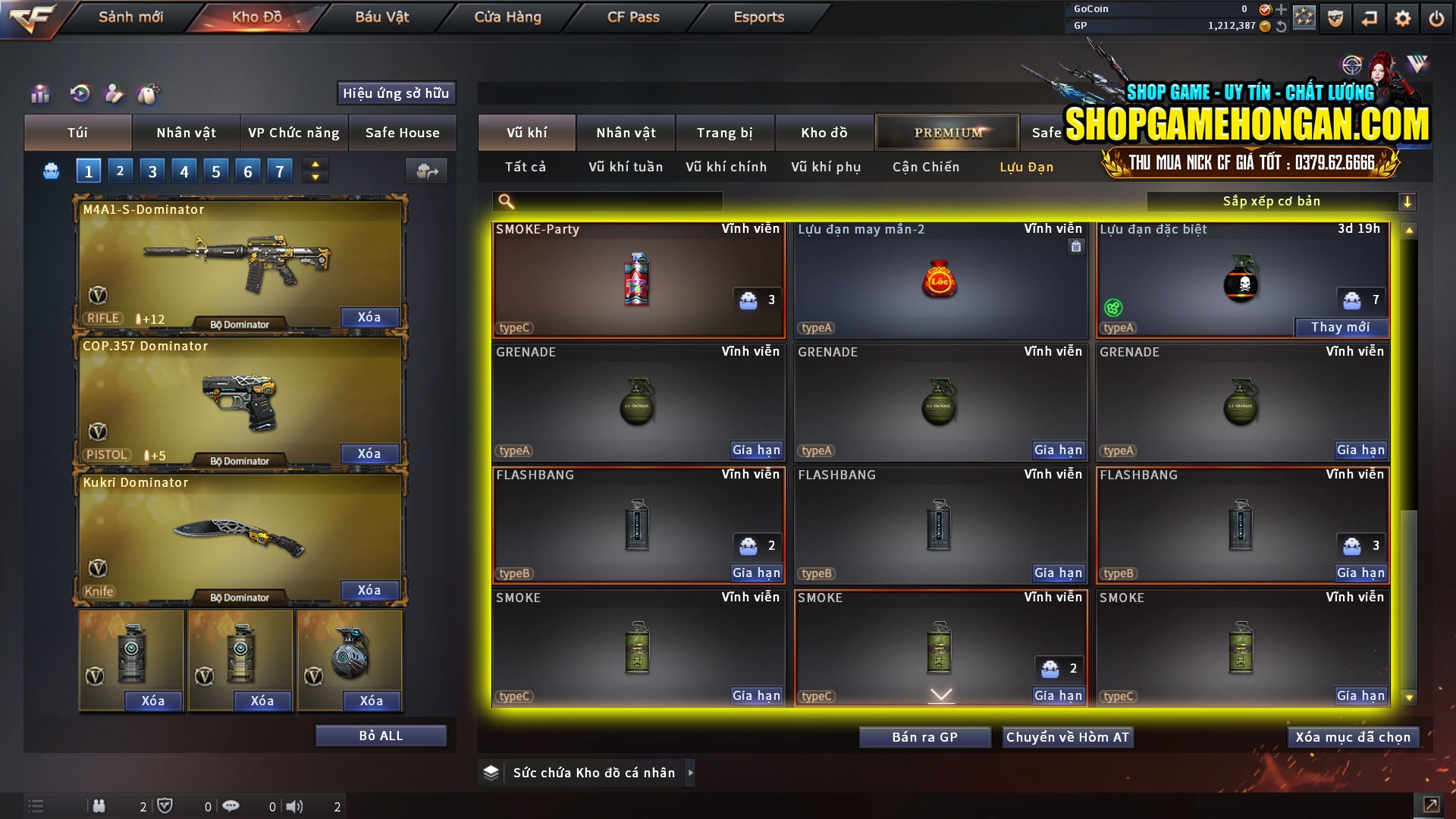Open the stats bar chart icon
The image size is (1456, 819).
39,93
